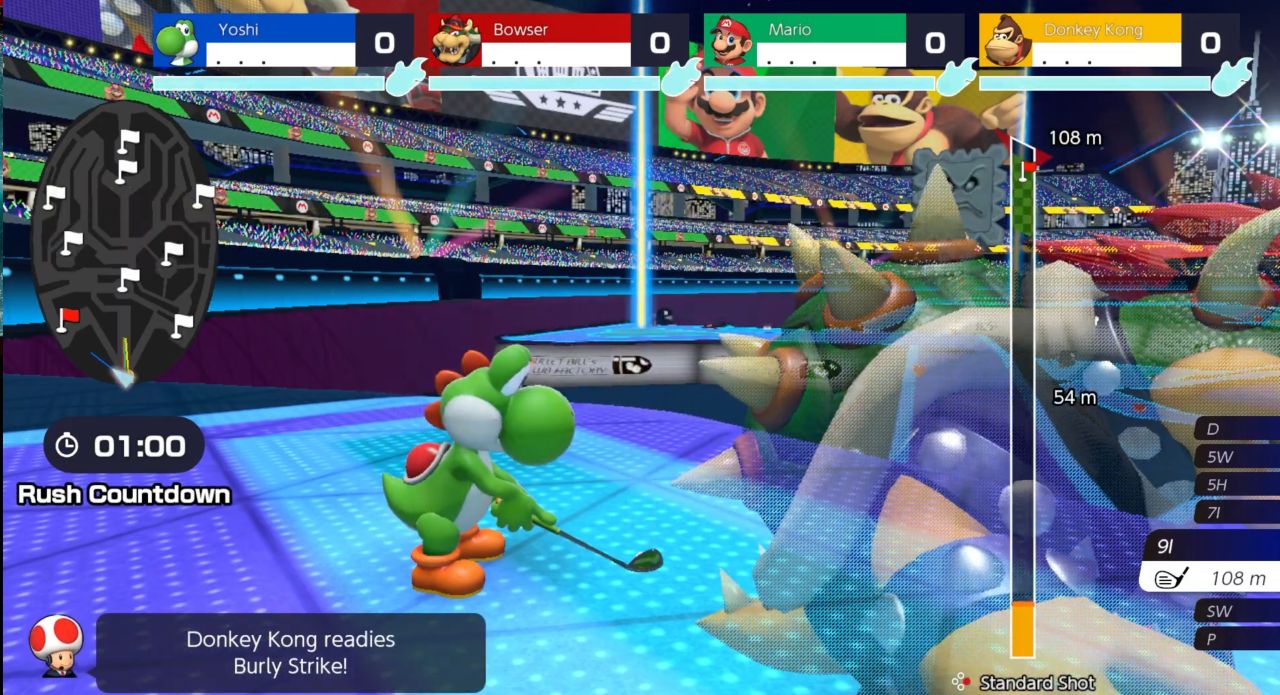Screen dimensions: 1280x695
Task: Switch to the 7I iron
Action: click(1236, 513)
